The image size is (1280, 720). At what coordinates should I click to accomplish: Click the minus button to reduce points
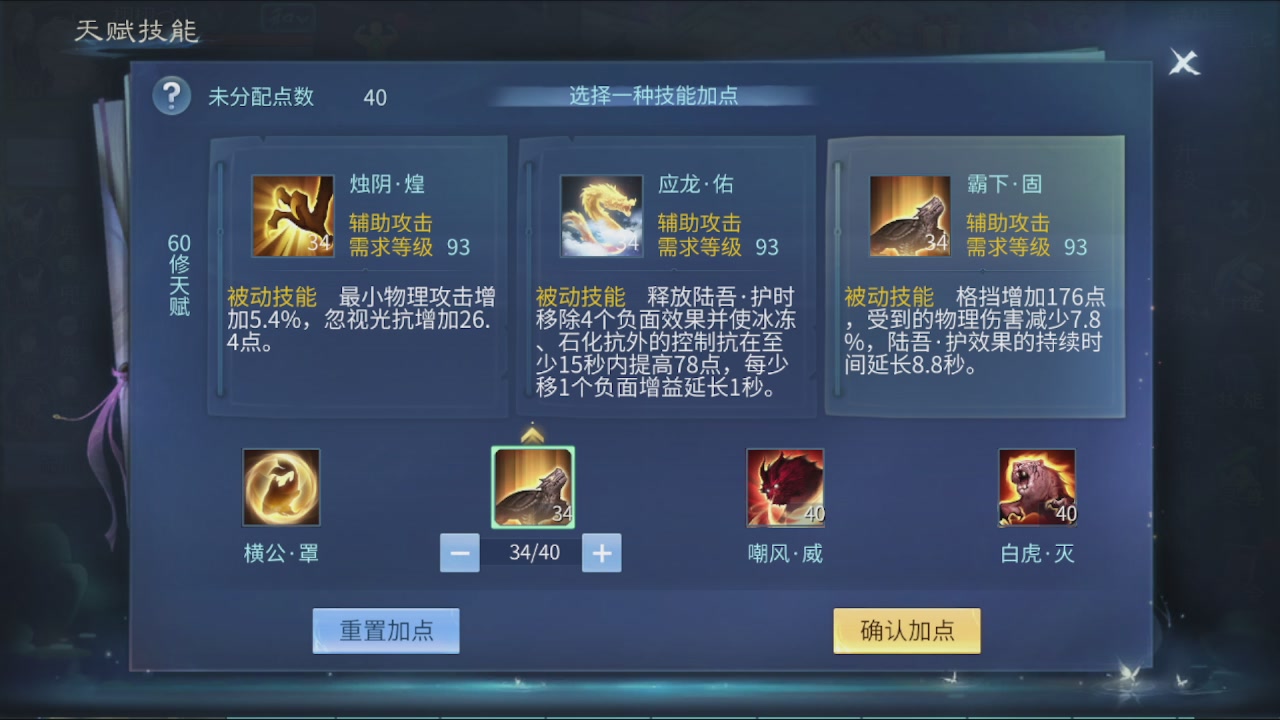coord(459,552)
